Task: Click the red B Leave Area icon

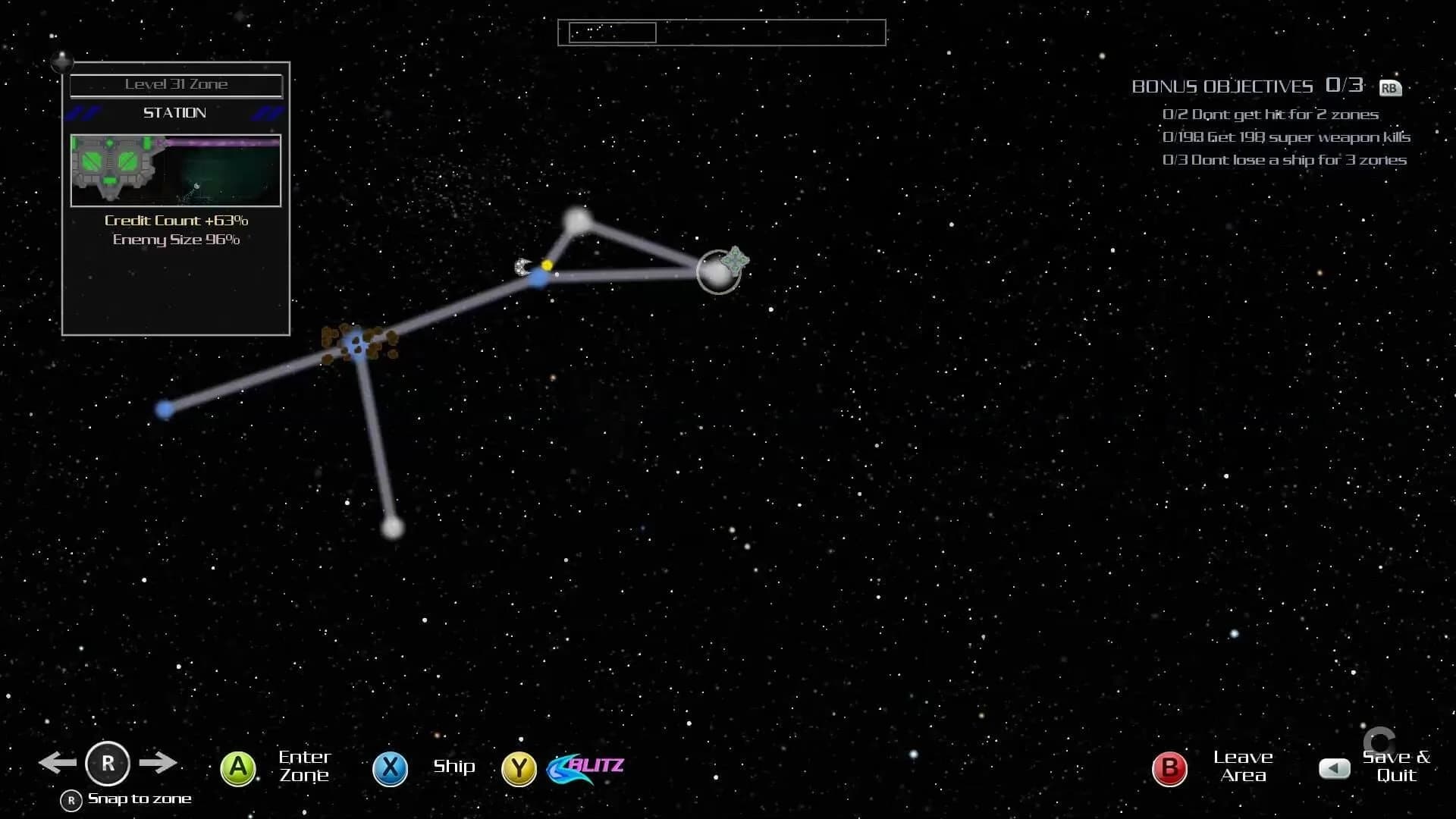Action: pyautogui.click(x=1169, y=767)
